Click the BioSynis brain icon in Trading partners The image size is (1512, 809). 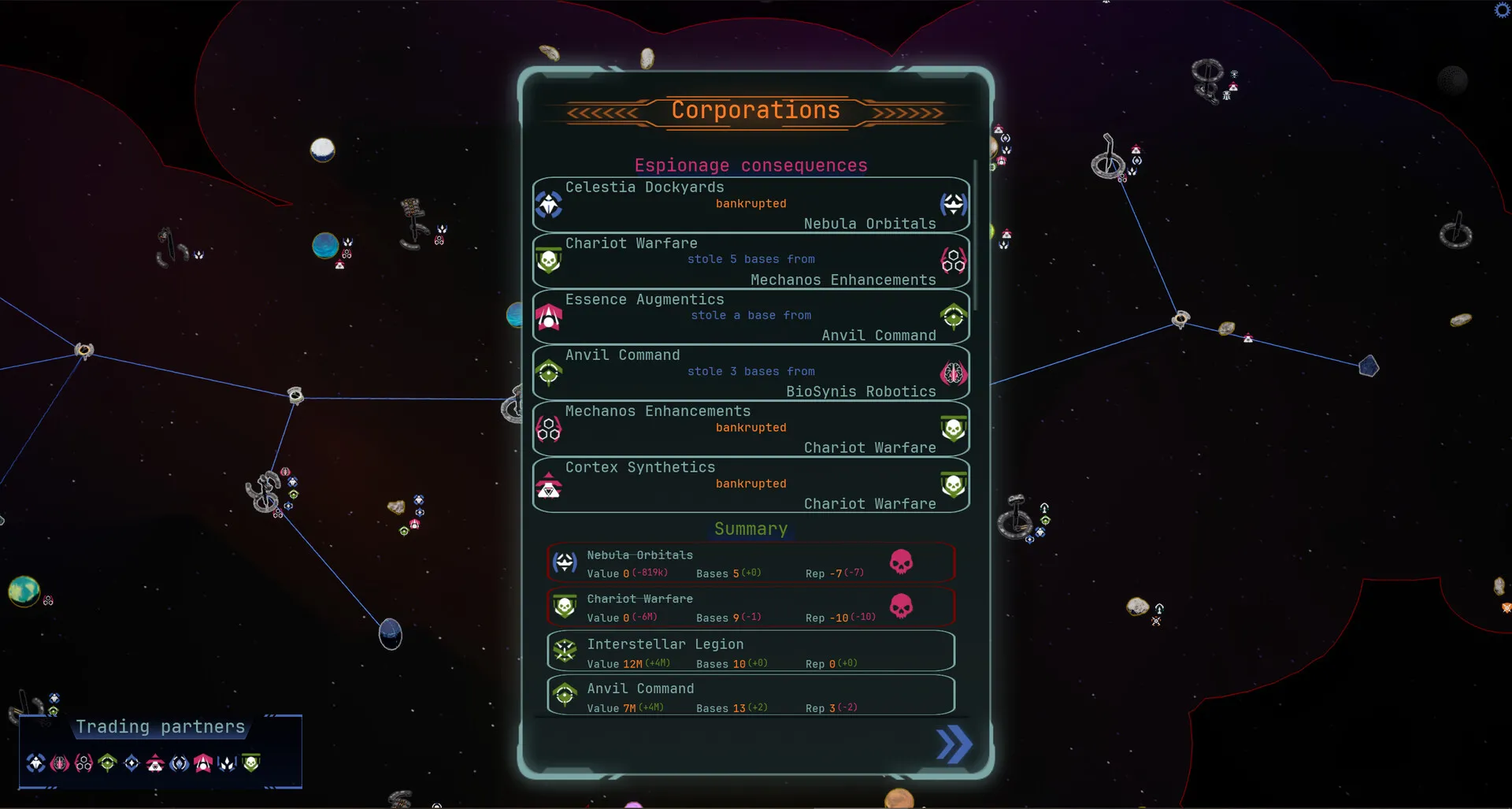pyautogui.click(x=59, y=763)
